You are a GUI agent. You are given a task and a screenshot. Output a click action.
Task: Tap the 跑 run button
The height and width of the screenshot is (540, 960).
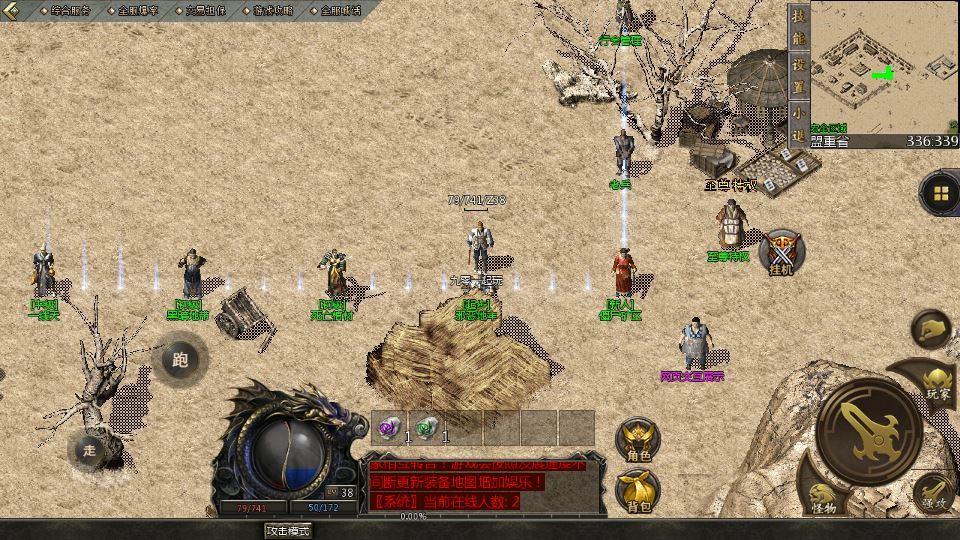[x=180, y=359]
